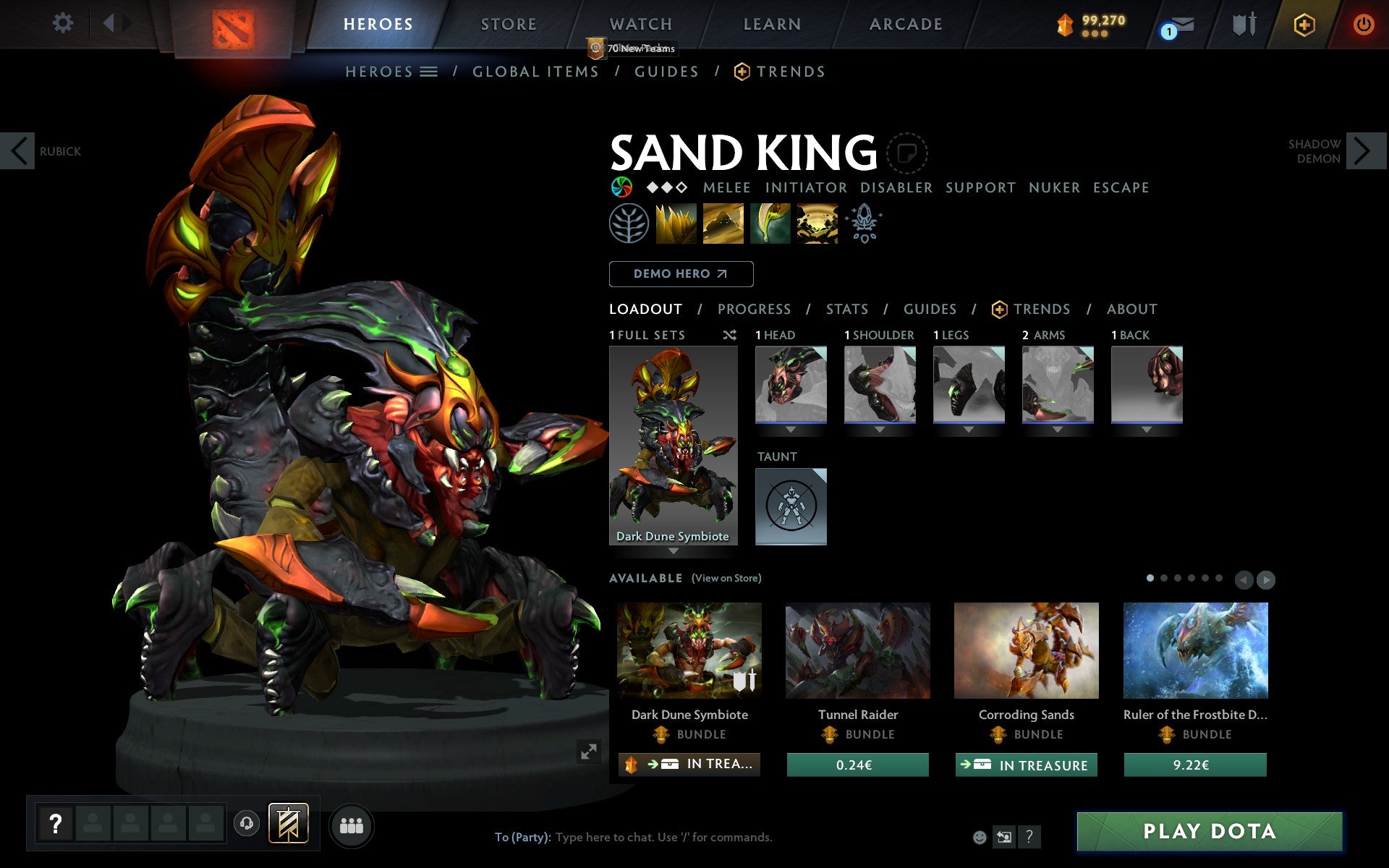Open the settings gear icon

coord(64,24)
